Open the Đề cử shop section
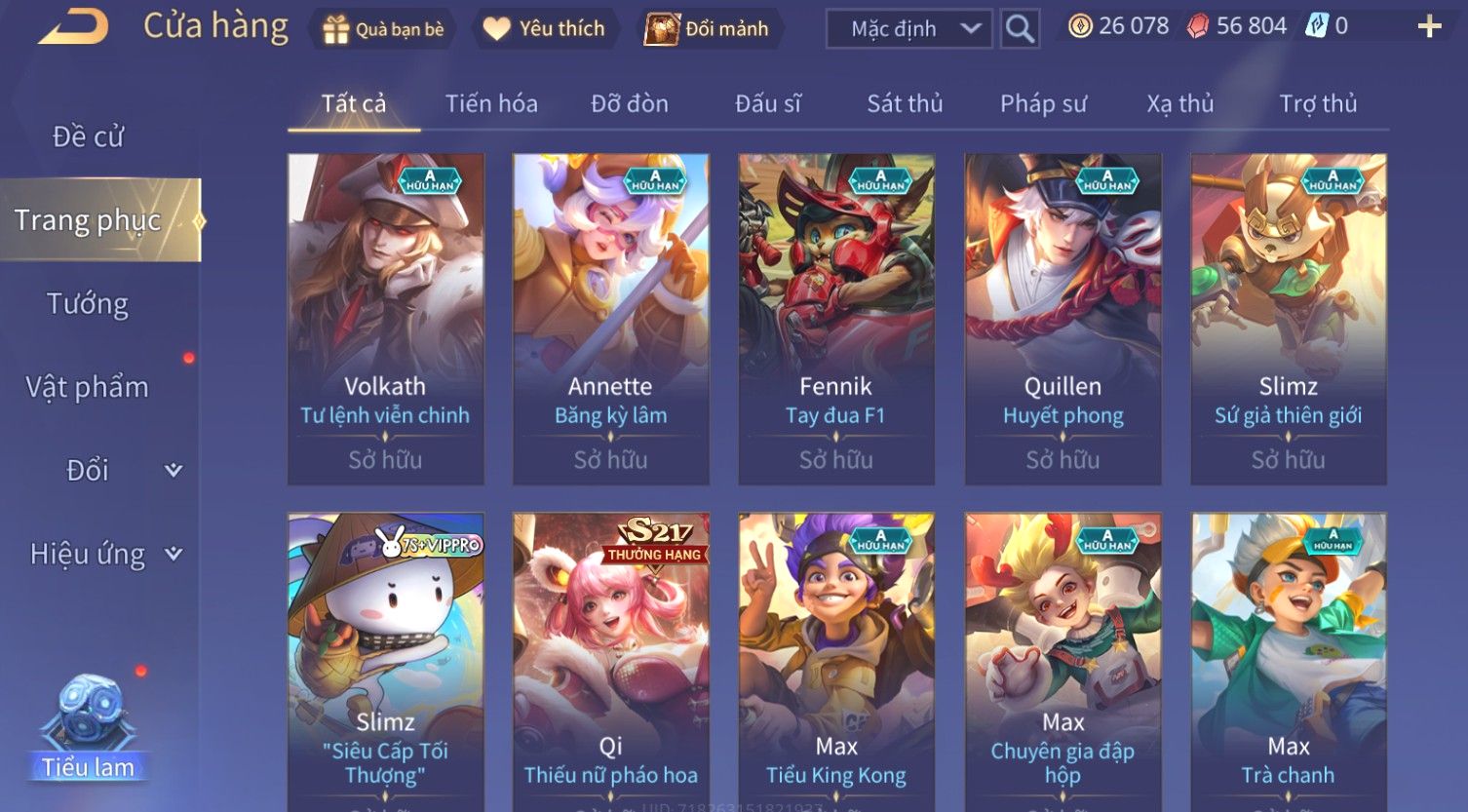The image size is (1468, 812). coord(88,136)
